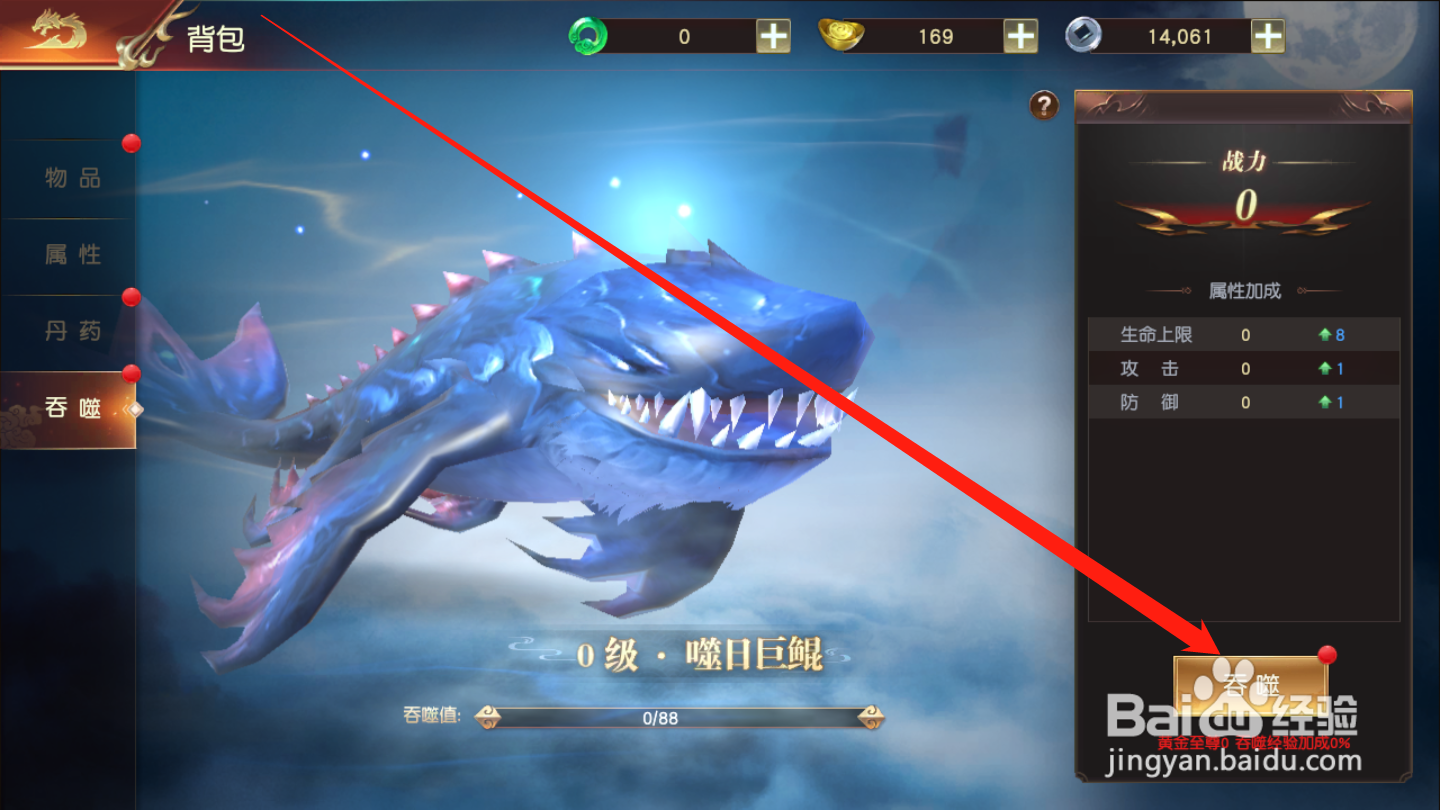Click the plus beside silver coins
Screen dimensions: 1440x810
click(1268, 35)
